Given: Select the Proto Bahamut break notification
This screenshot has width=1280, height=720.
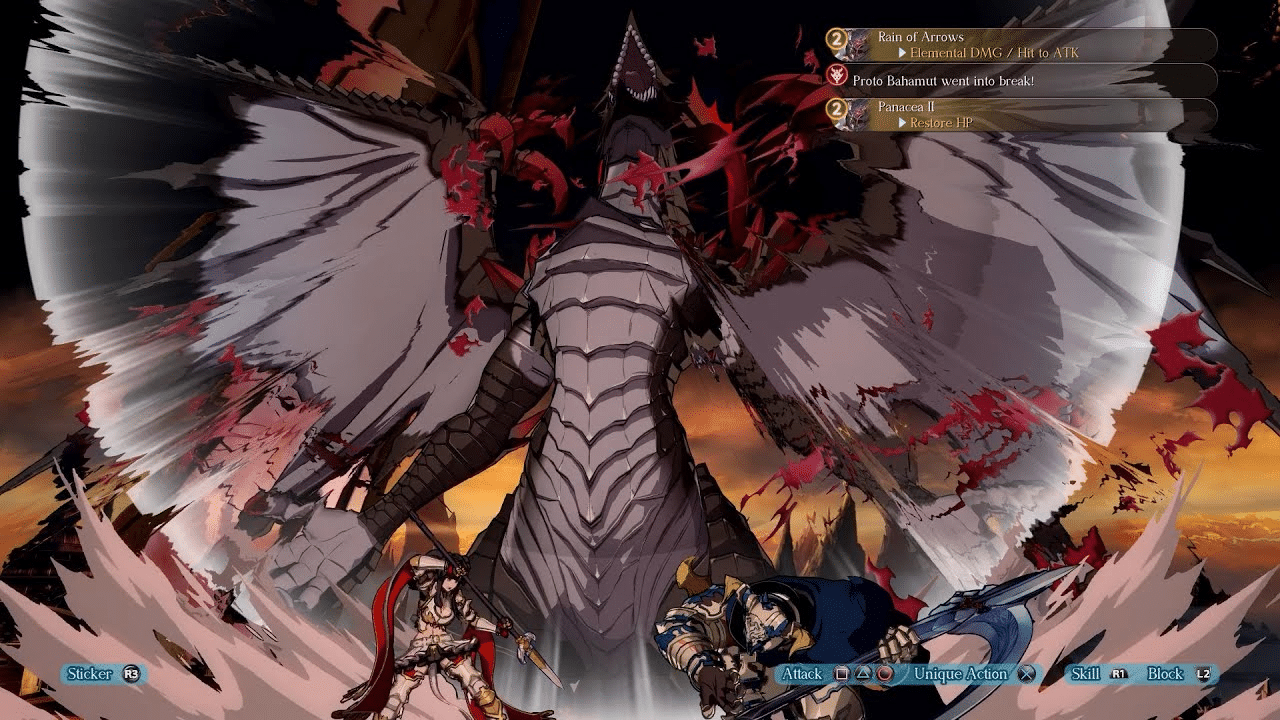Looking at the screenshot, I should (942, 80).
